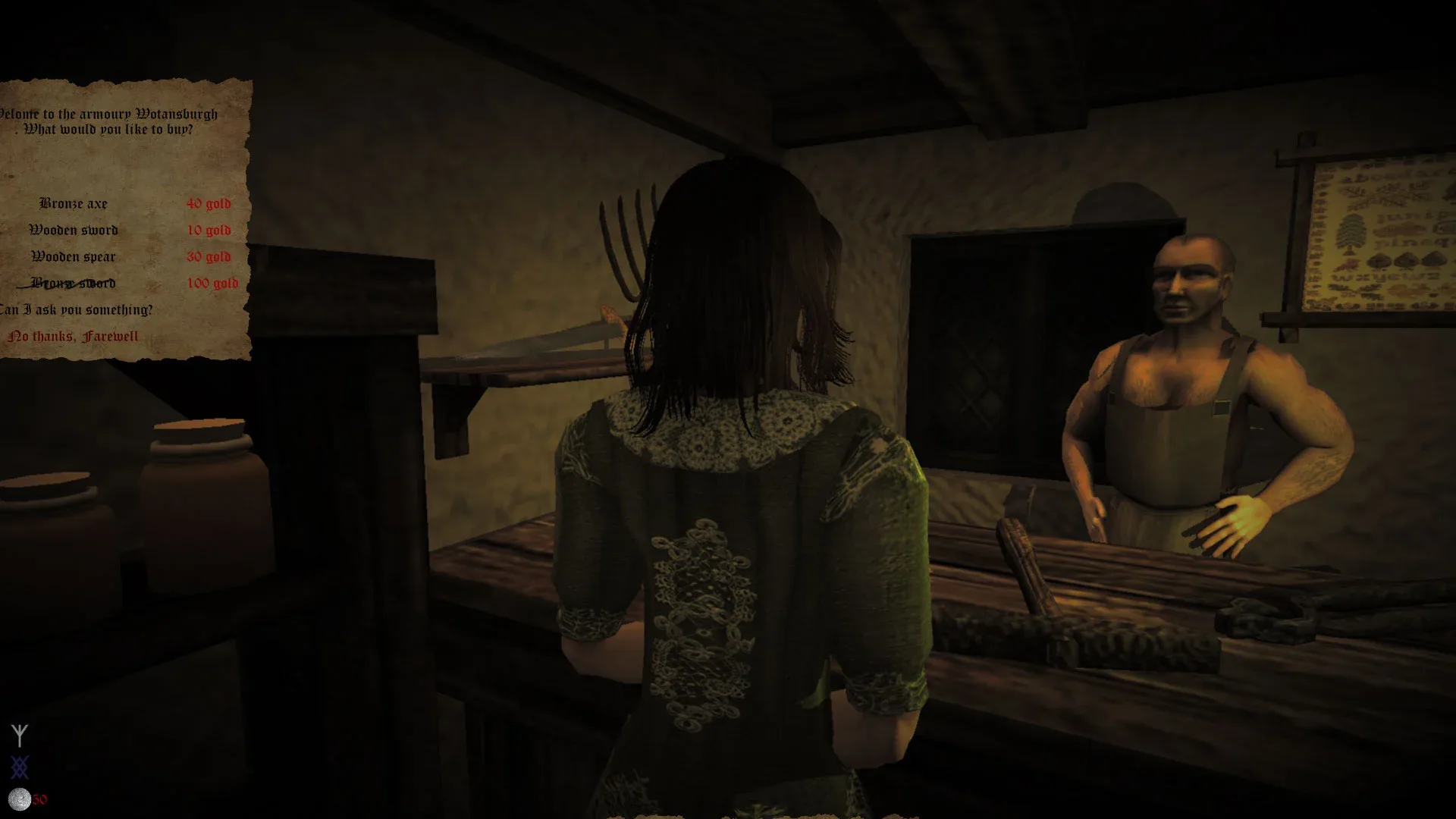Image resolution: width=1456 pixels, height=819 pixels.
Task: Select "No thanks, Farewell" to exit
Action: point(74,334)
